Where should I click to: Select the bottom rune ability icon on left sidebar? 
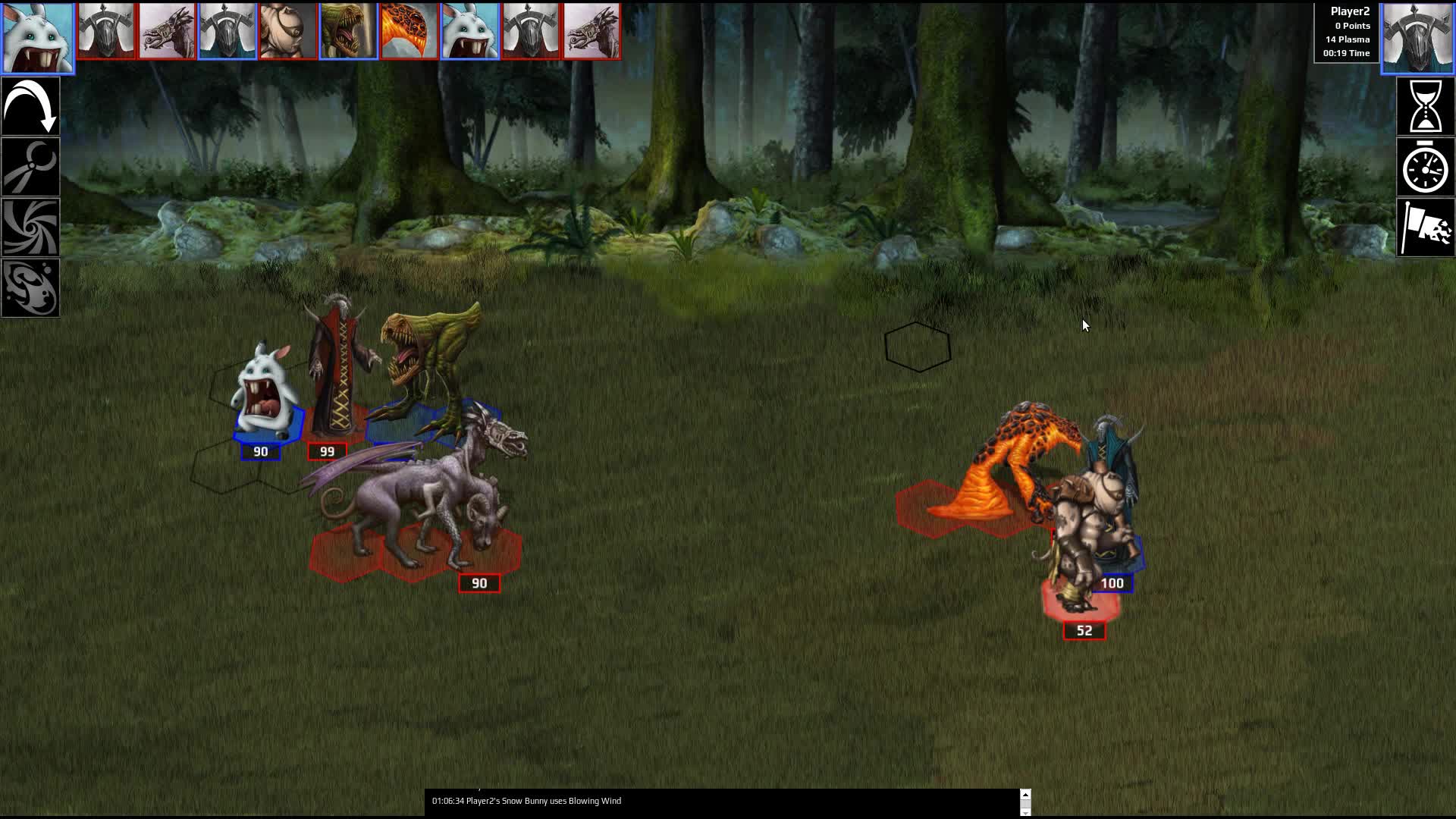click(30, 287)
